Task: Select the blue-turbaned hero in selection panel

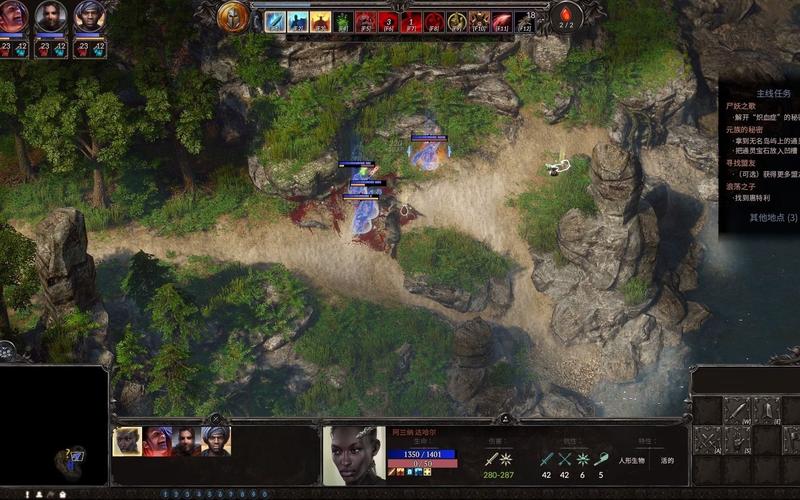Action: [215, 441]
